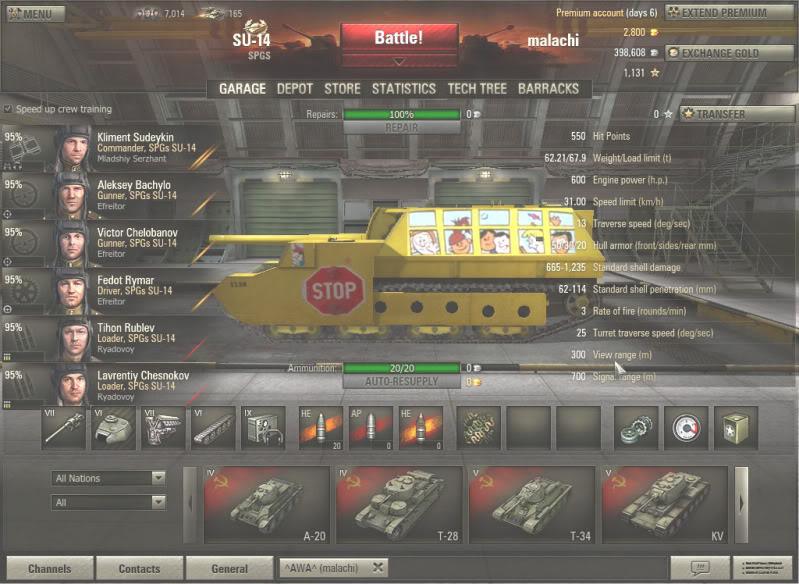
Task: Toggle Speed up crew training checkbox
Action: click(9, 109)
